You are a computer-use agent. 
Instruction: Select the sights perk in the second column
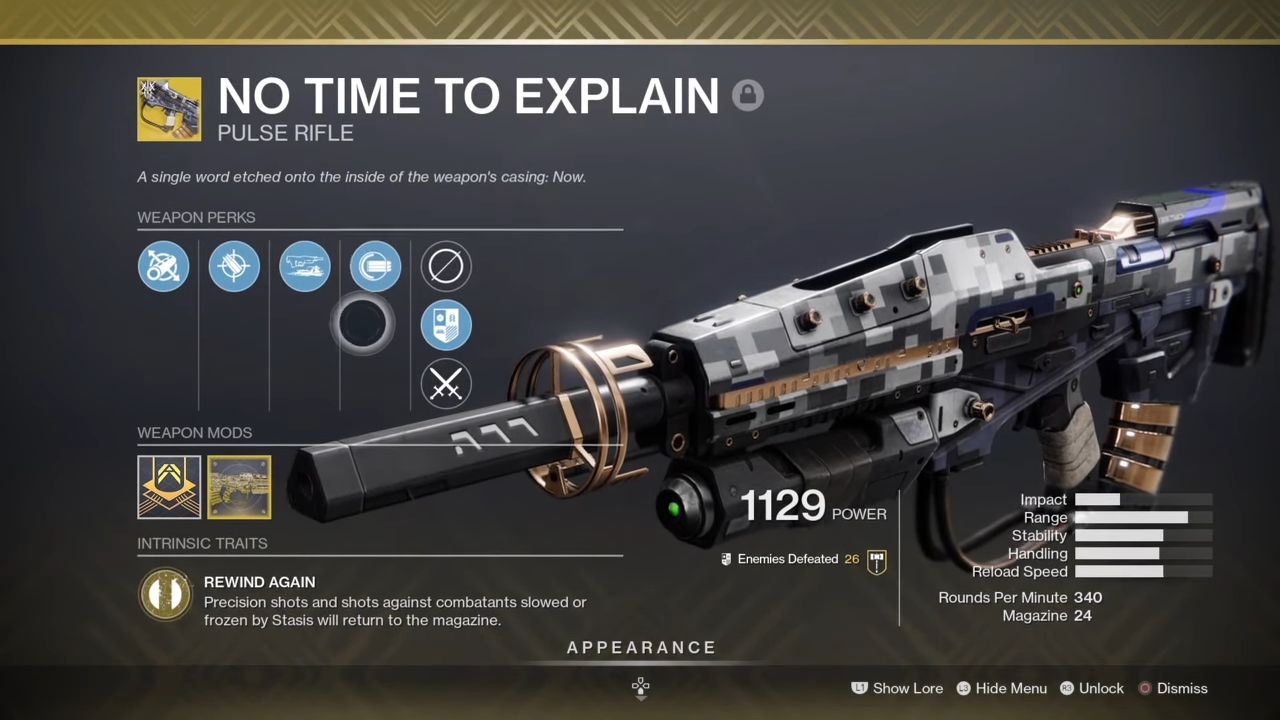(234, 266)
